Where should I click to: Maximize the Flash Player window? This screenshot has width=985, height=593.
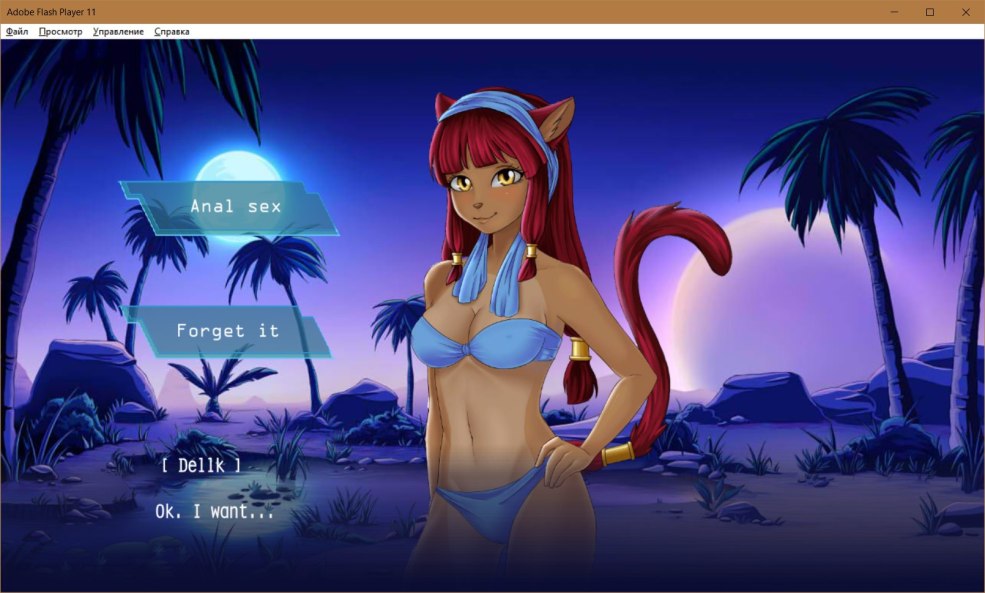click(x=929, y=12)
